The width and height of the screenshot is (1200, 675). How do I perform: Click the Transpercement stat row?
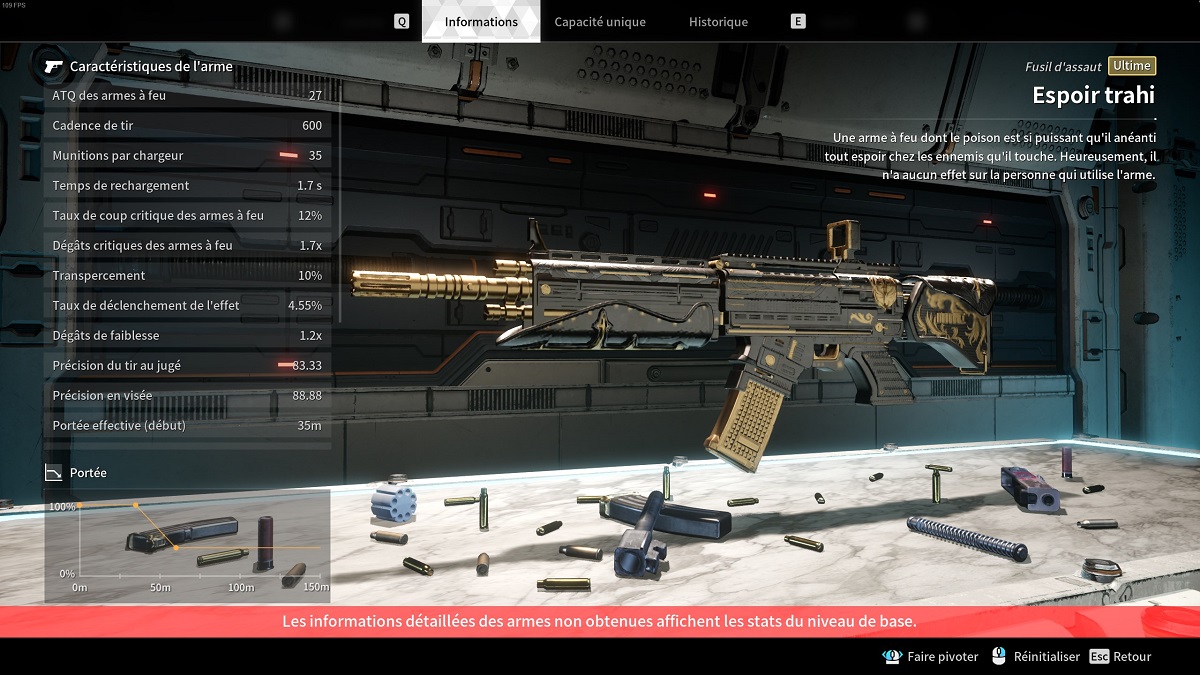coord(187,275)
